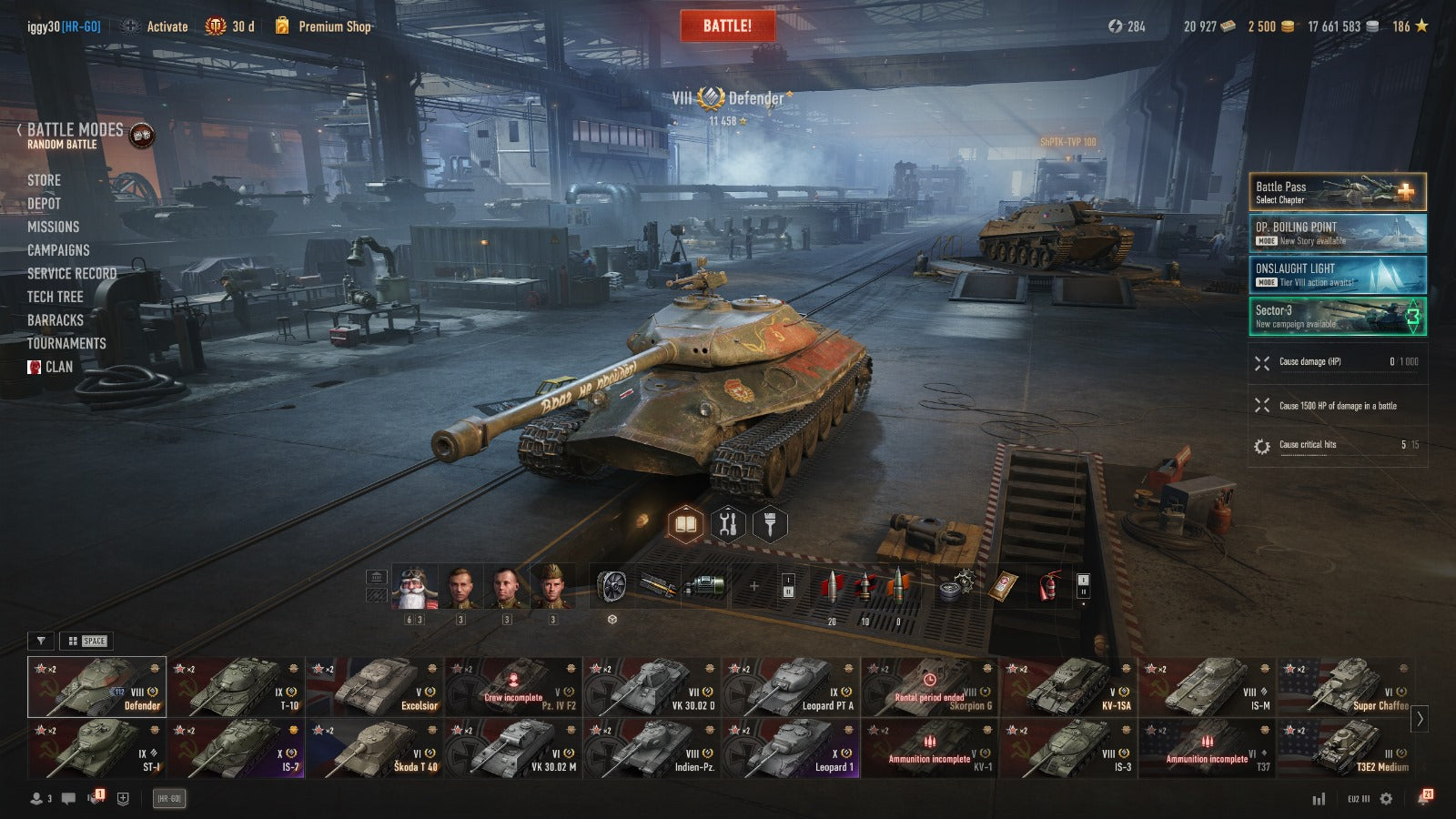Open the Battle Pass Select Chapter banner

tap(1337, 192)
